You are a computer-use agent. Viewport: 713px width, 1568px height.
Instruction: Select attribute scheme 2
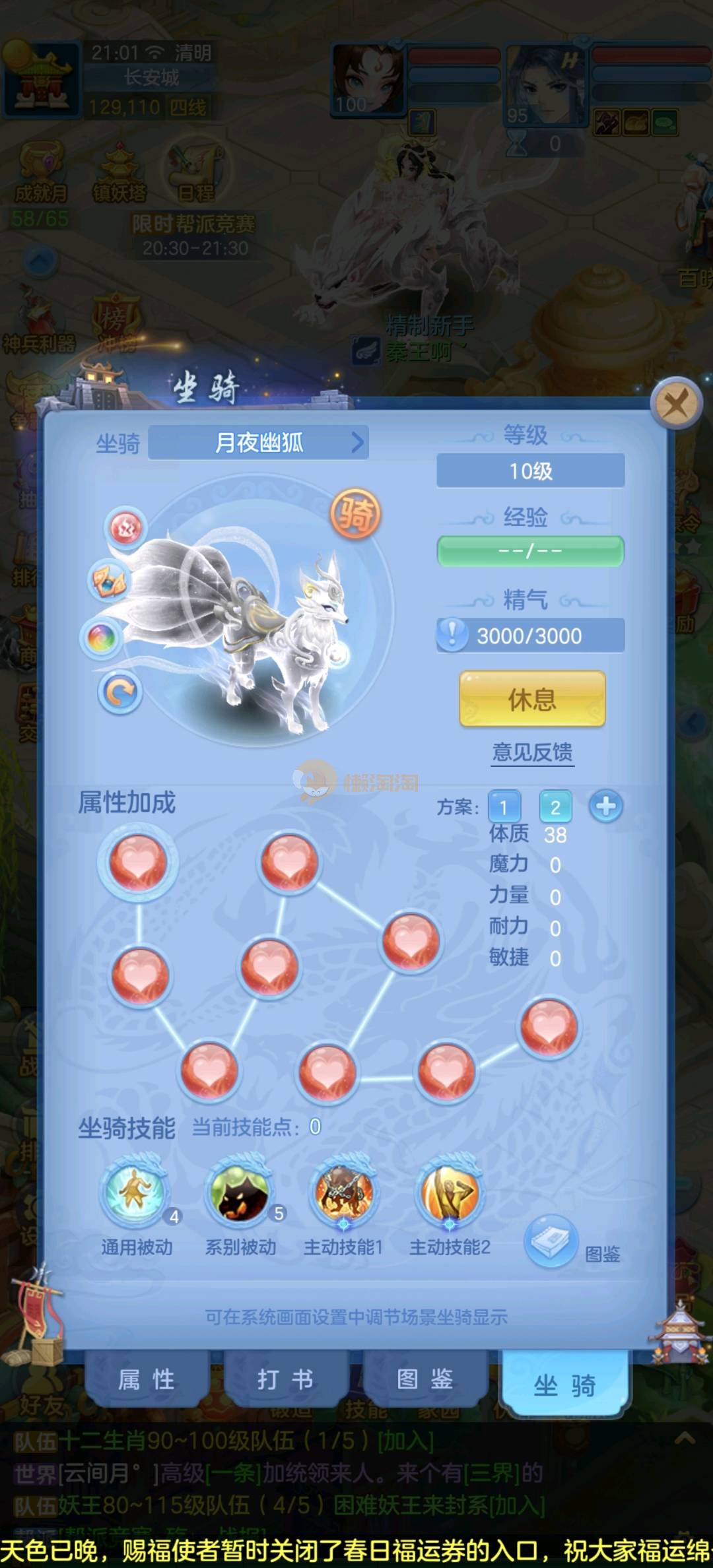coord(555,806)
